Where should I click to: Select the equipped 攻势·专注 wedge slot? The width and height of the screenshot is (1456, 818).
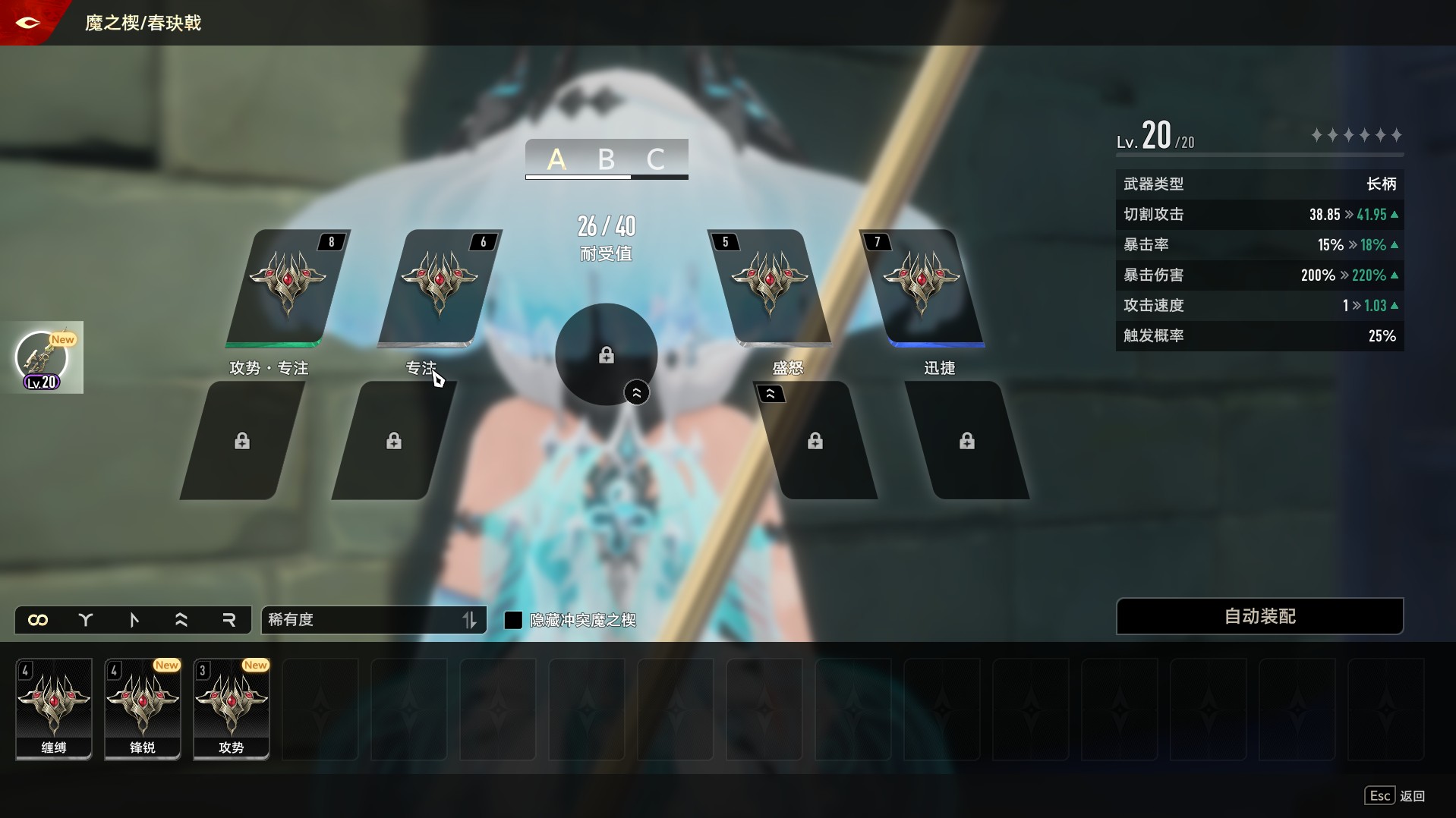288,288
